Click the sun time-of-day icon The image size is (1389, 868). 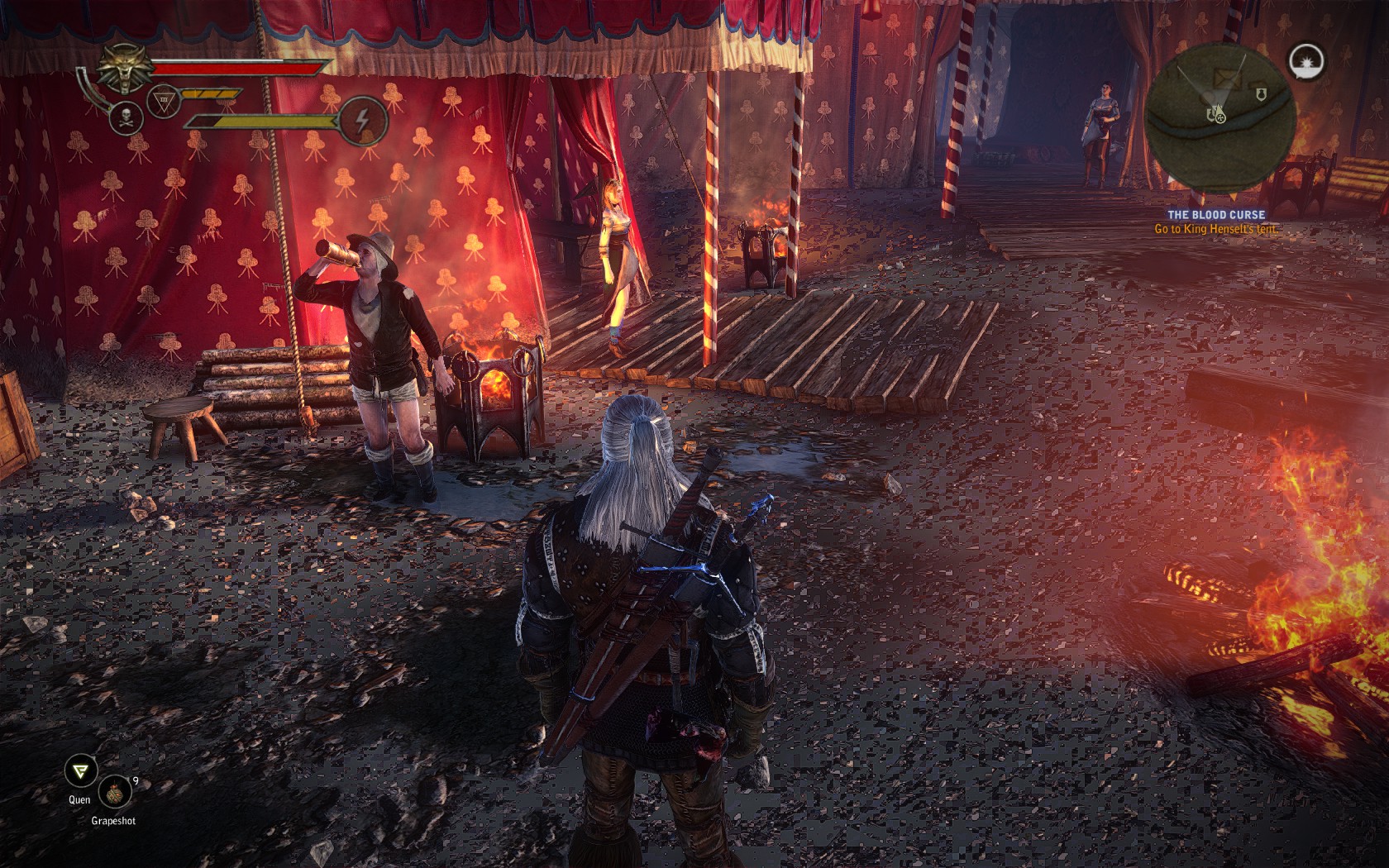[x=1306, y=60]
